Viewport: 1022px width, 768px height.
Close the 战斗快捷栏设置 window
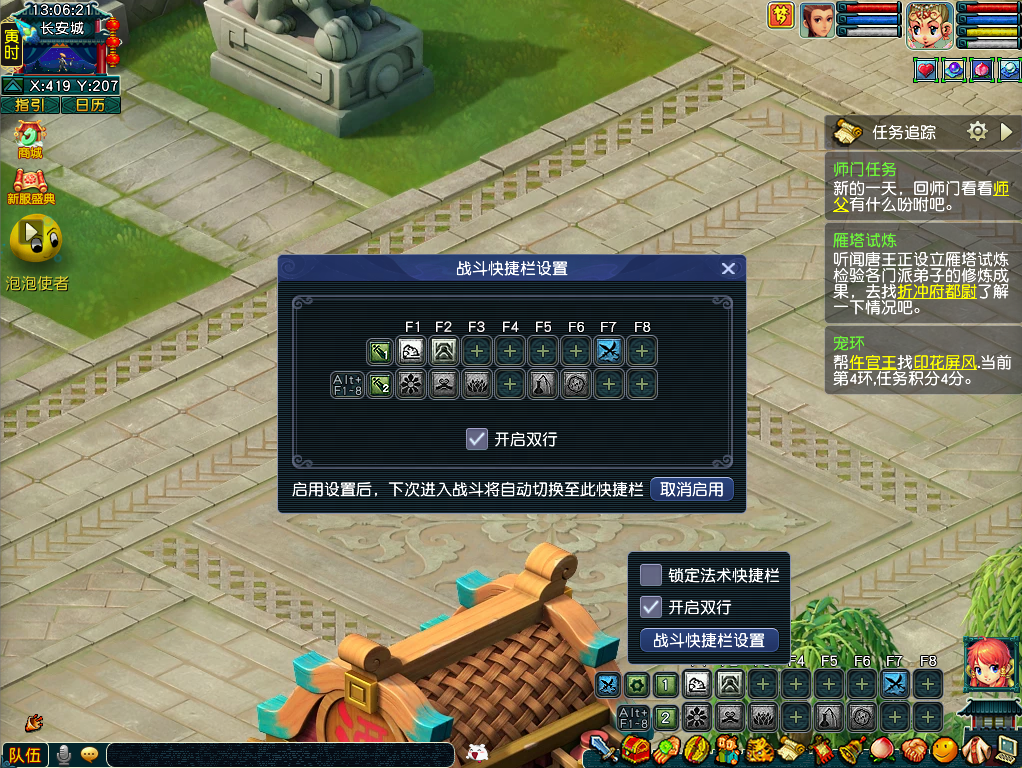(728, 268)
